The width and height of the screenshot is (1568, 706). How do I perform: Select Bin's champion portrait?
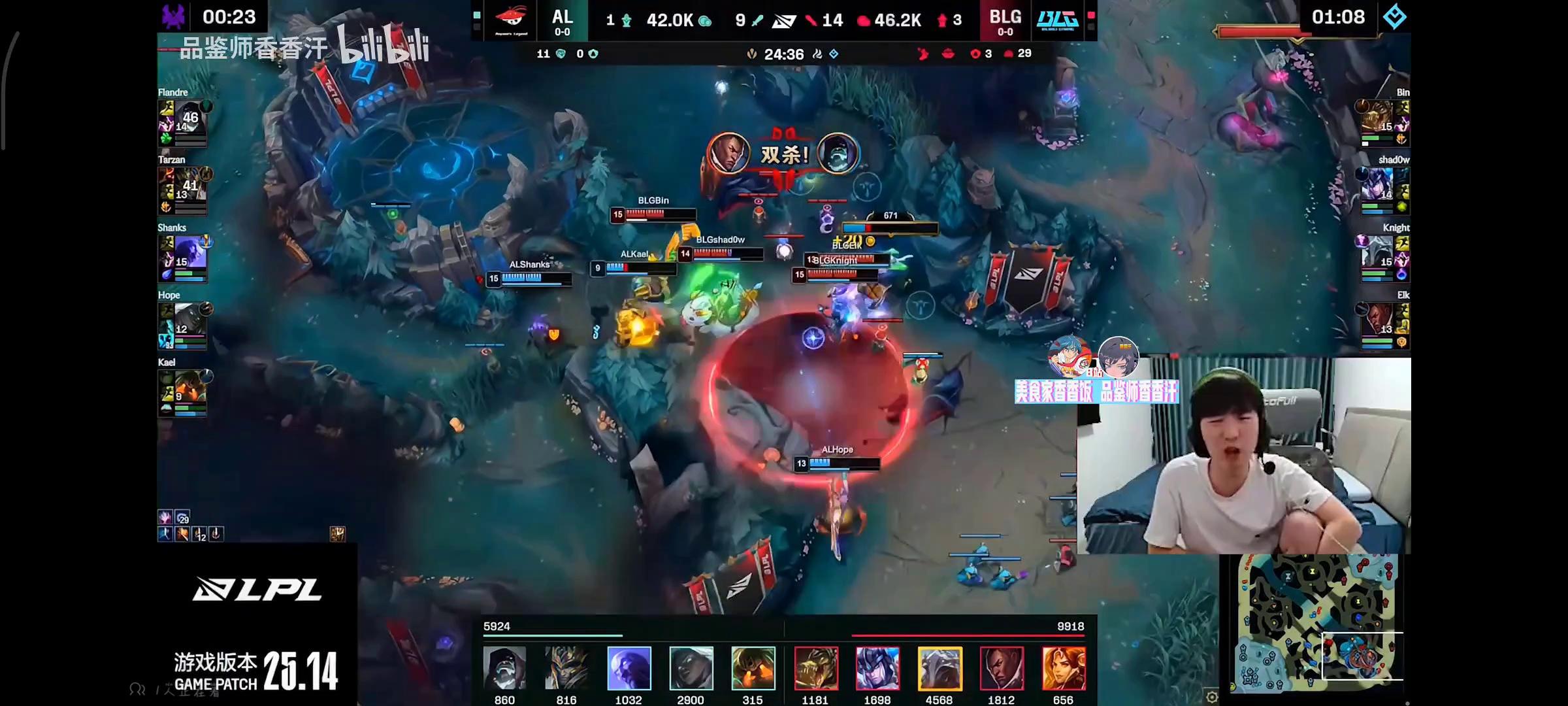1377,119
